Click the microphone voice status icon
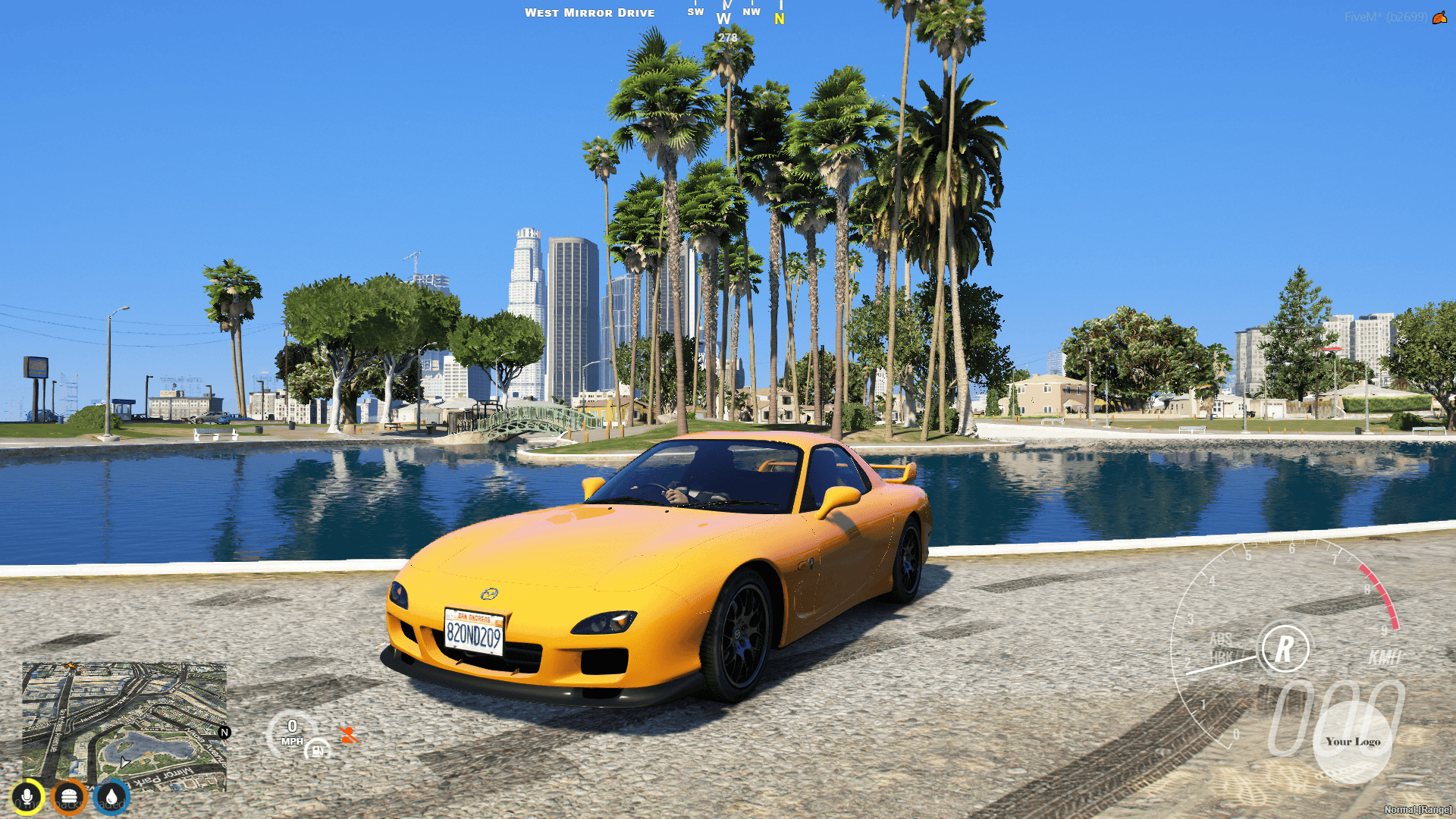This screenshot has width=1456, height=819. click(28, 795)
